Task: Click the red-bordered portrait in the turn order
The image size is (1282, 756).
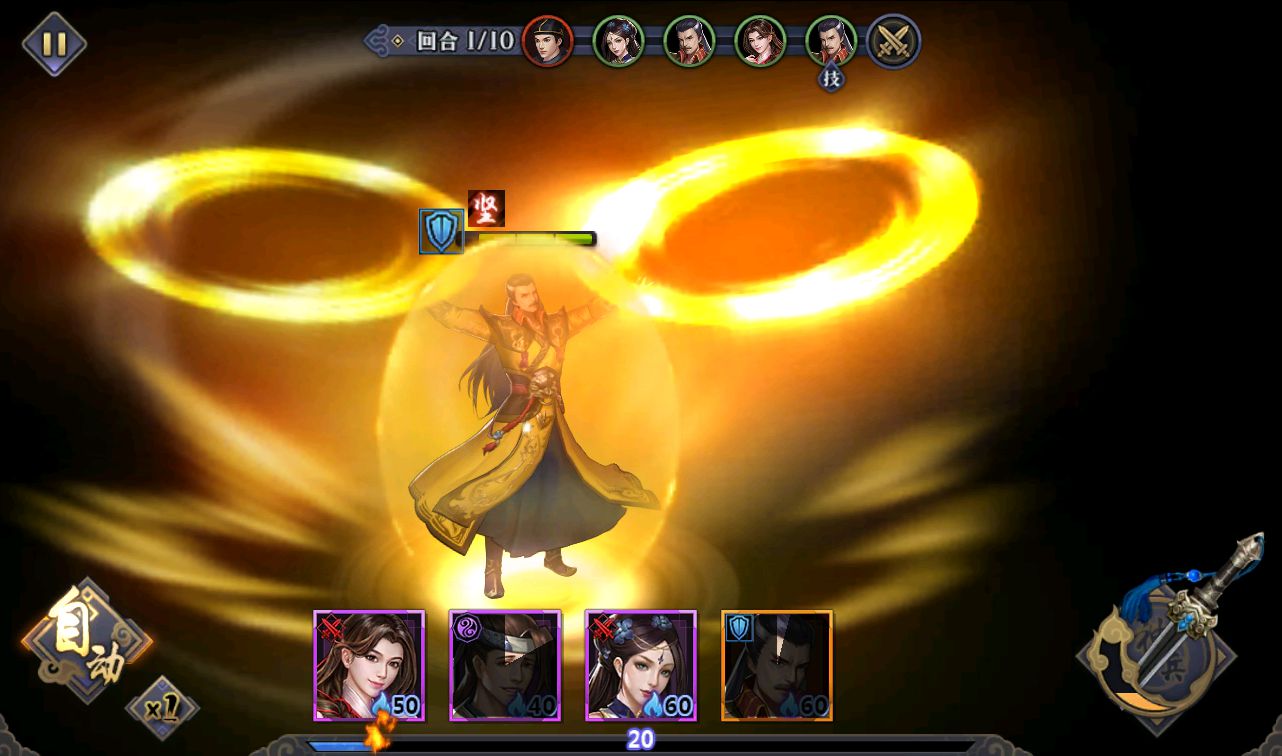Action: tap(547, 41)
